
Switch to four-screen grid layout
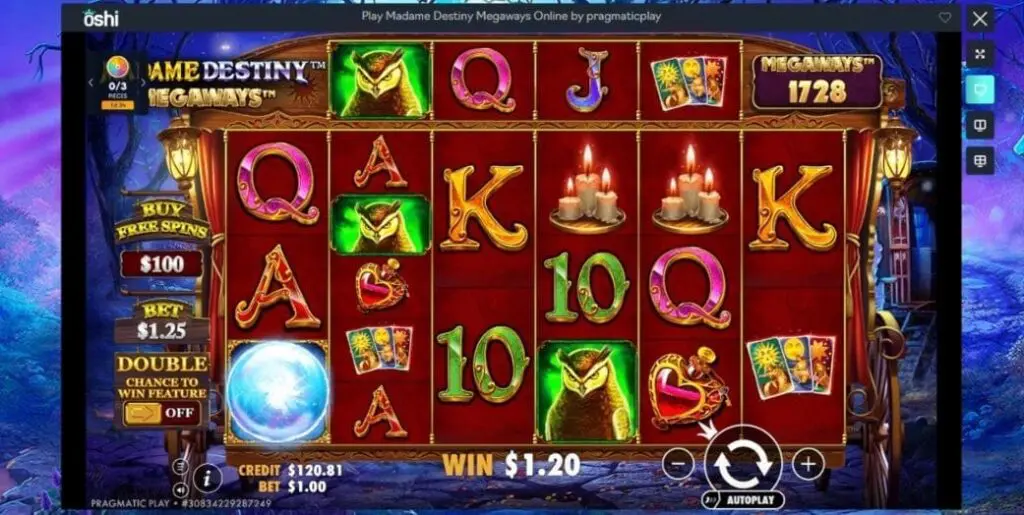(980, 160)
